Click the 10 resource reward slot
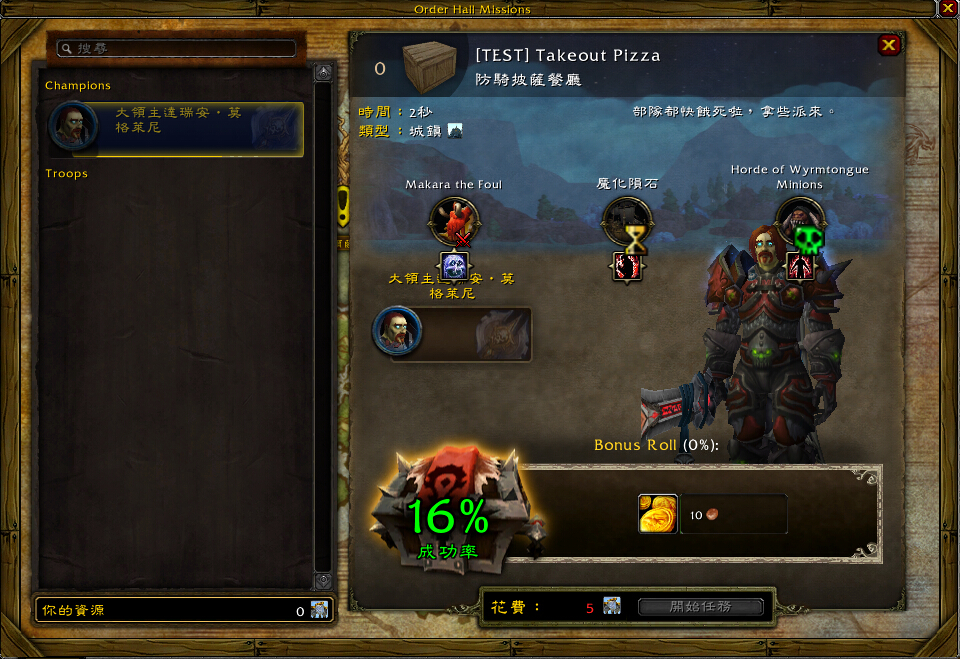Image resolution: width=960 pixels, height=659 pixels. coord(734,515)
